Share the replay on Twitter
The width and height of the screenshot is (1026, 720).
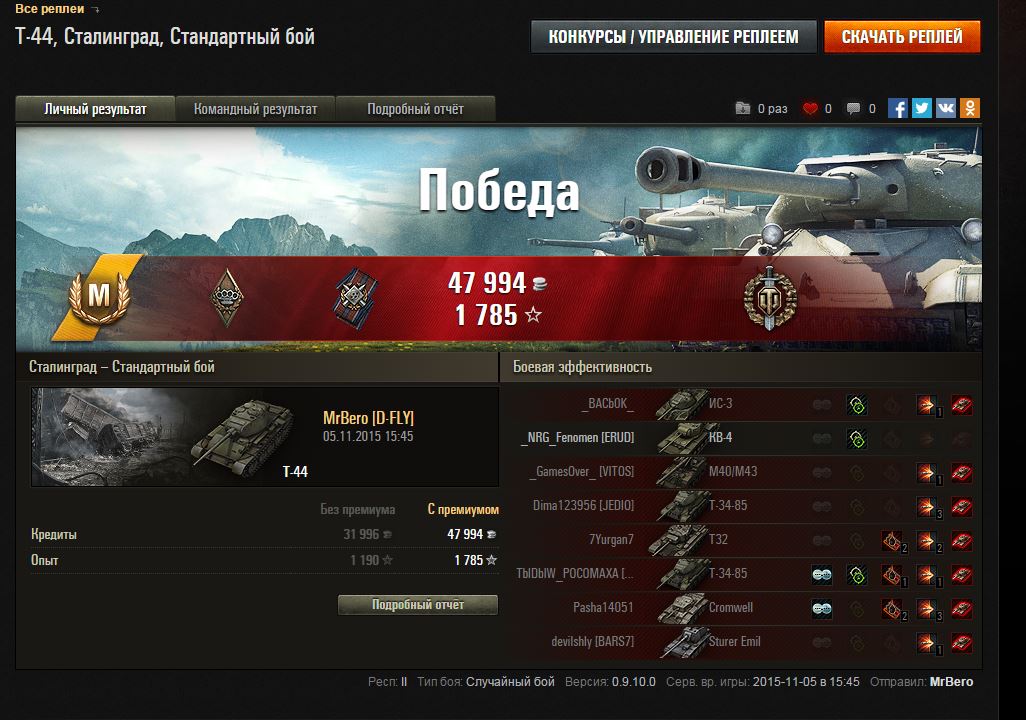(921, 109)
